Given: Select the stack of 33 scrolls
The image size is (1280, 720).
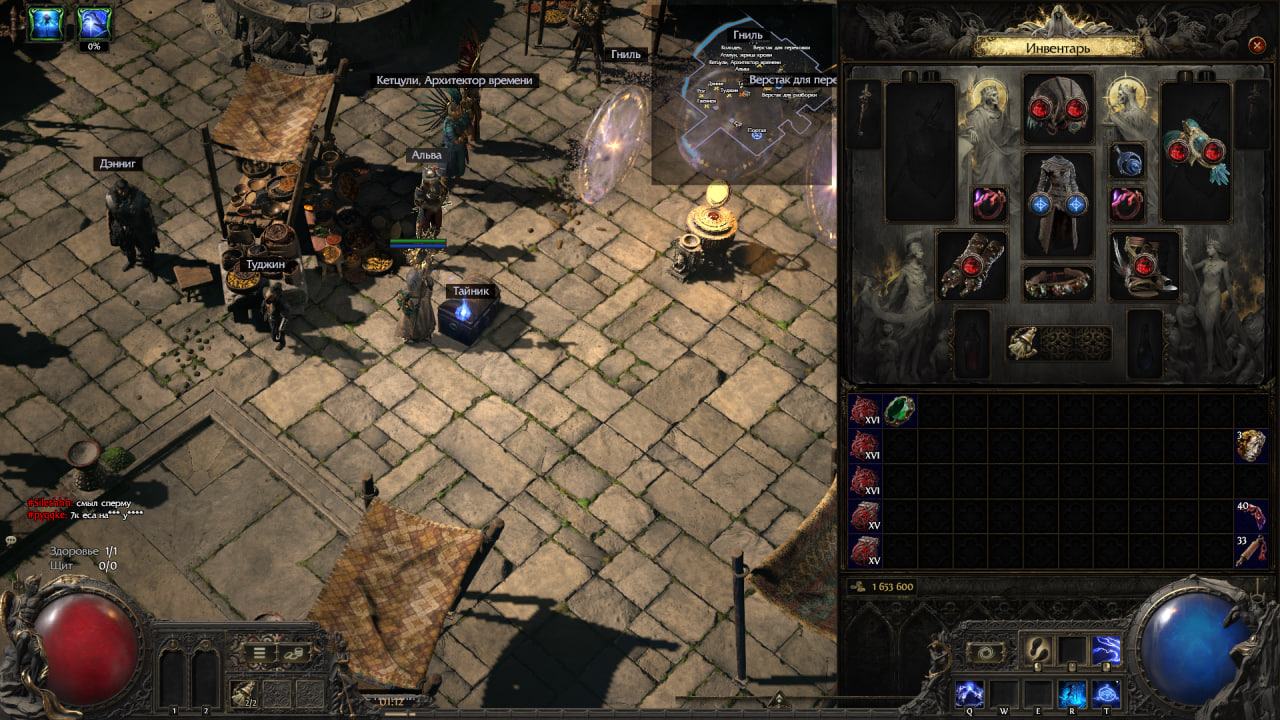Looking at the screenshot, I should [1251, 551].
